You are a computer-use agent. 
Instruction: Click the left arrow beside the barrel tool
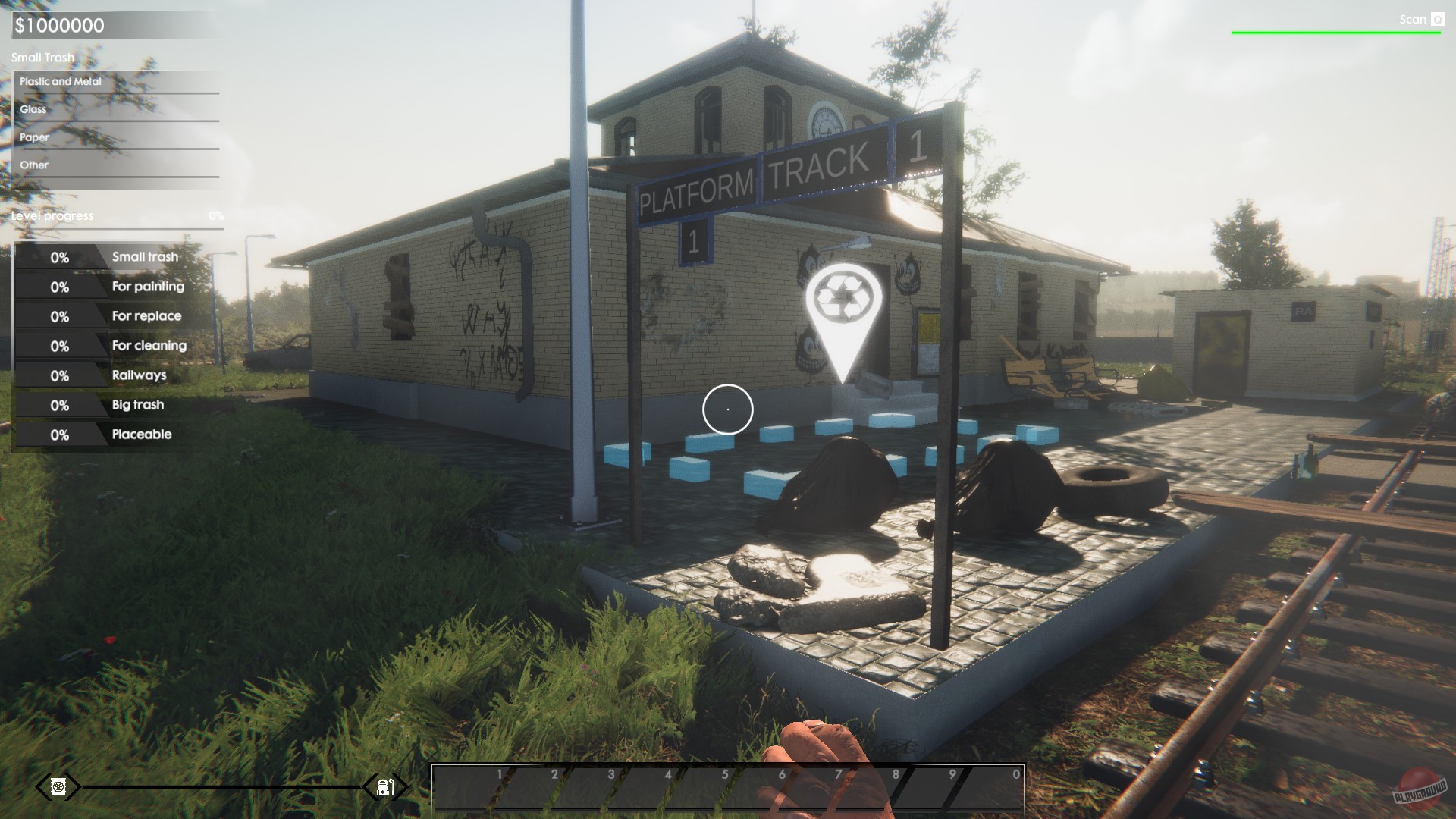(42, 786)
